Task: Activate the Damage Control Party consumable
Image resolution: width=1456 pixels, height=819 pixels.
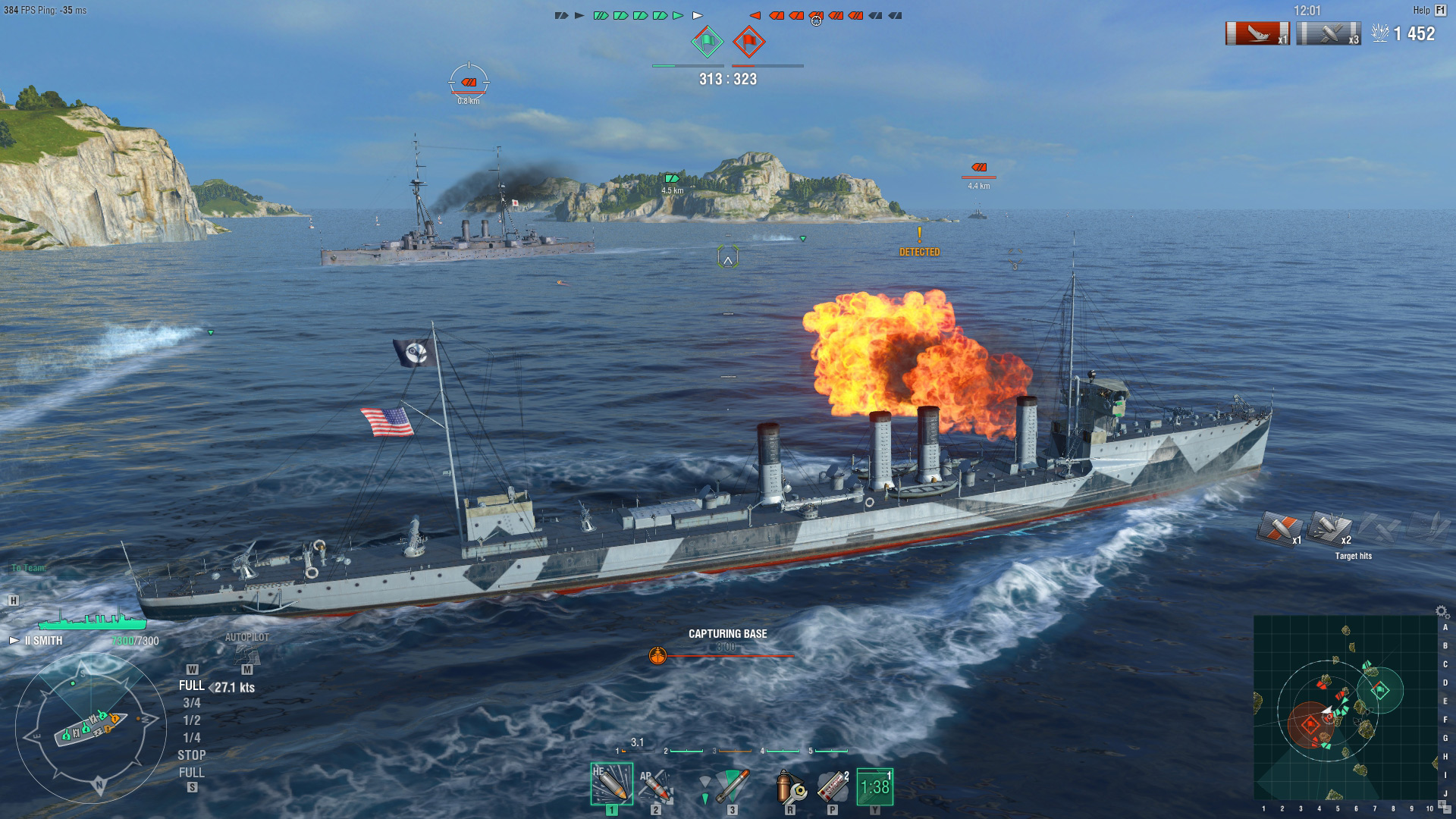Action: 789,786
